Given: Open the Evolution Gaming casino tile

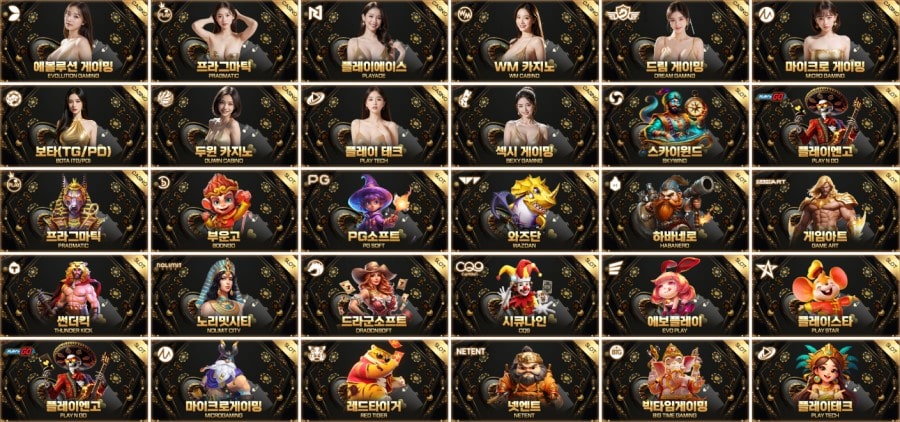Looking at the screenshot, I should 75,40.
